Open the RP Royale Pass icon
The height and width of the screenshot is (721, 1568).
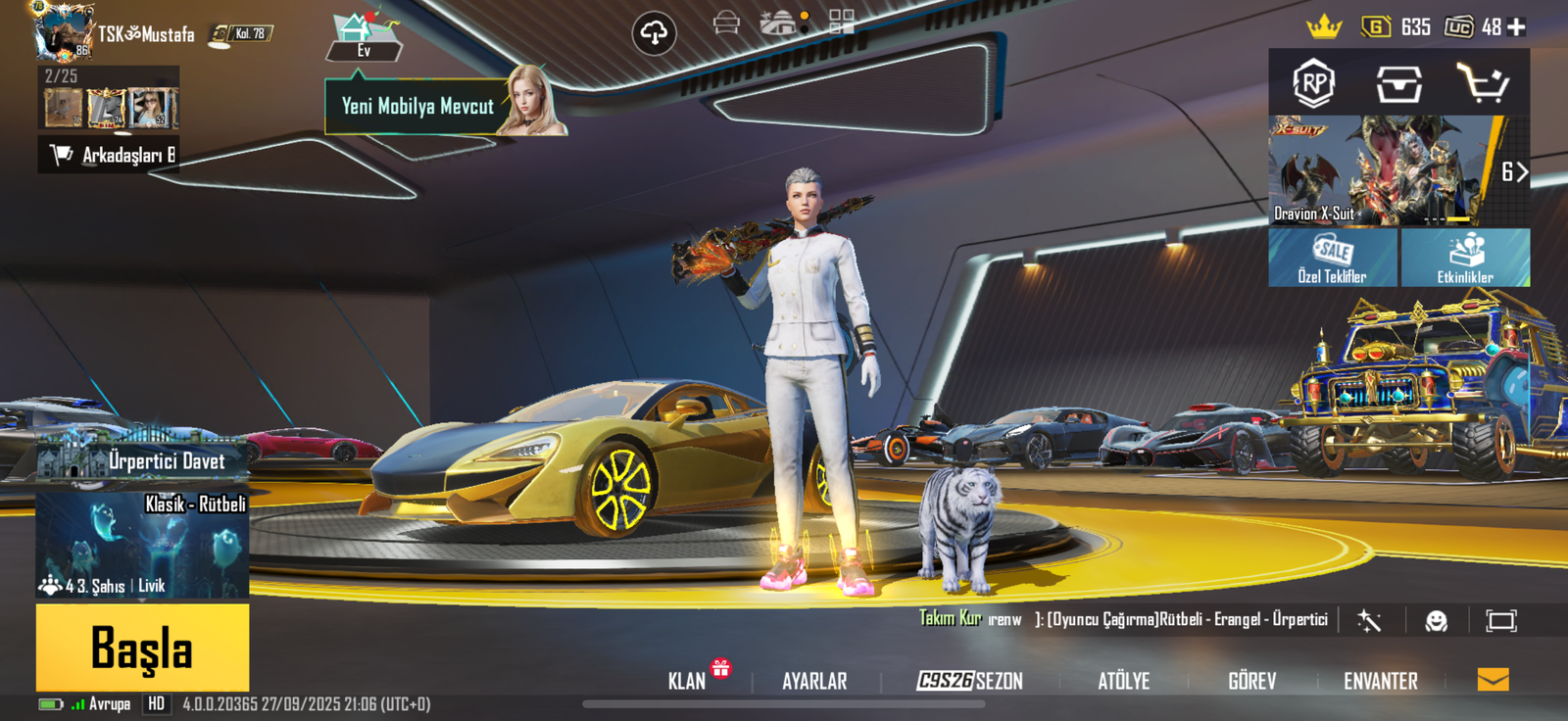coord(1313,83)
